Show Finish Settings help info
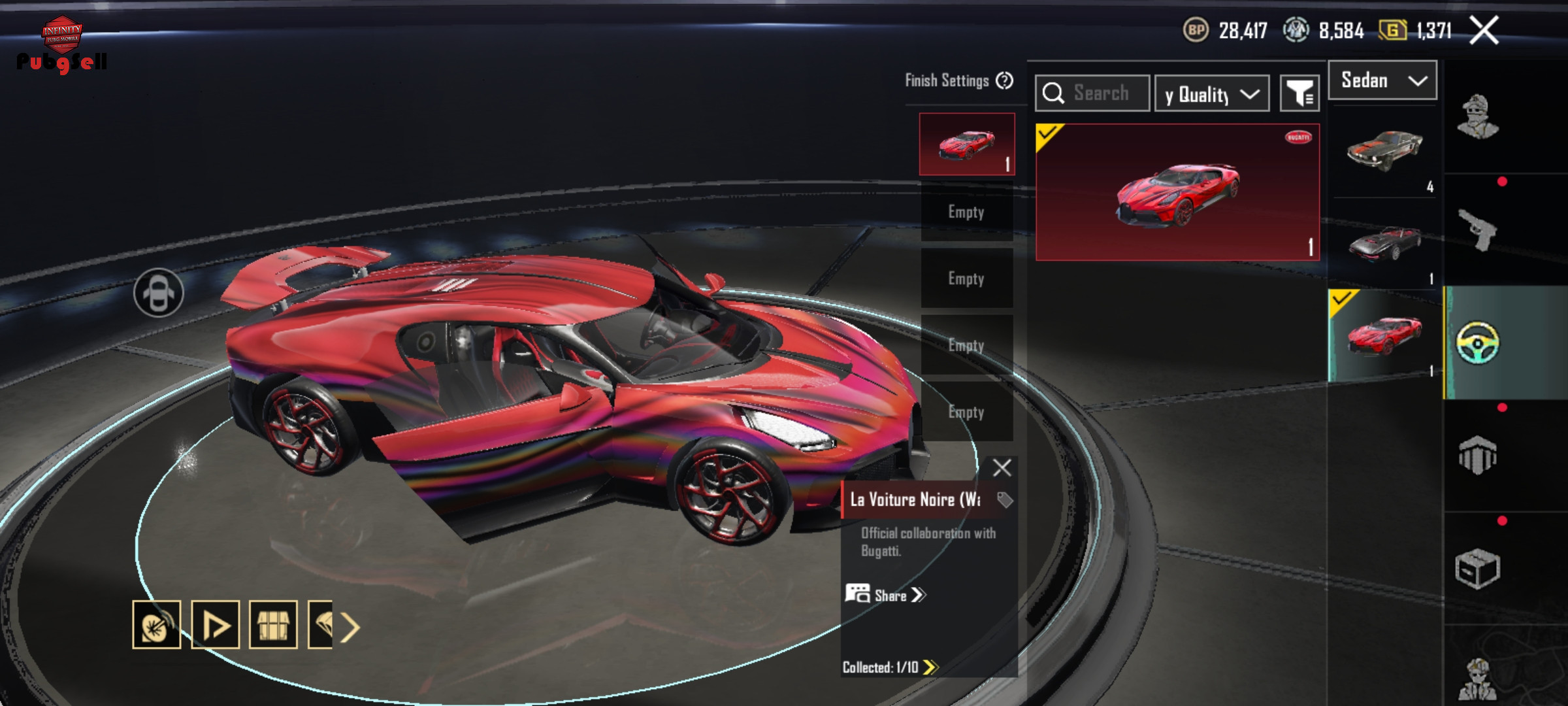Viewport: 1568px width, 706px height. tap(1005, 80)
